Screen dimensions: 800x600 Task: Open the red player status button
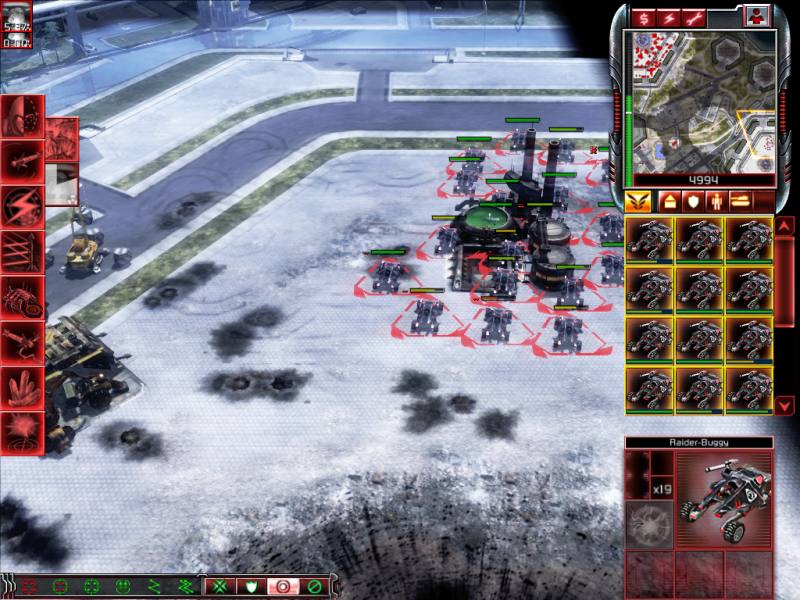point(756,16)
